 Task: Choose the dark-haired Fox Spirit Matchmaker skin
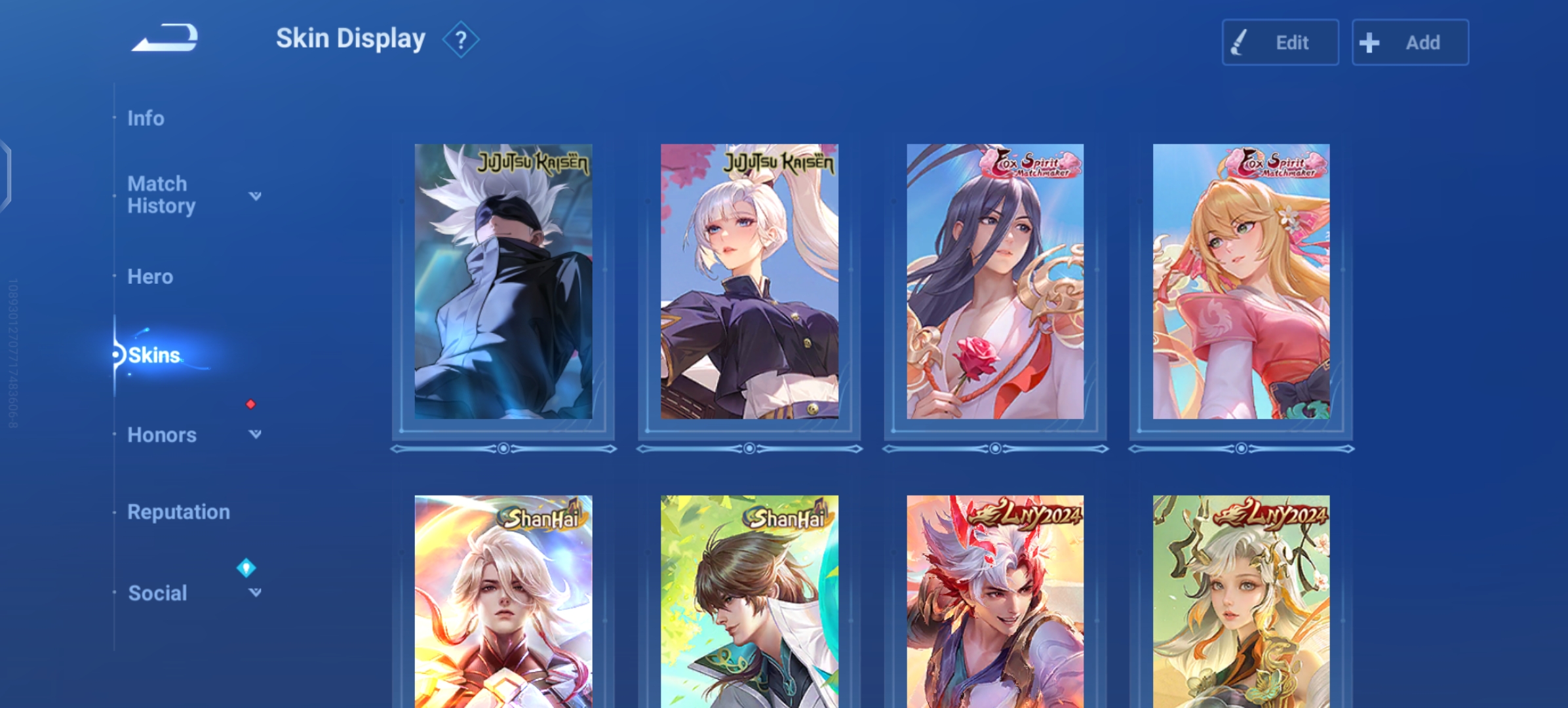pyautogui.click(x=995, y=282)
